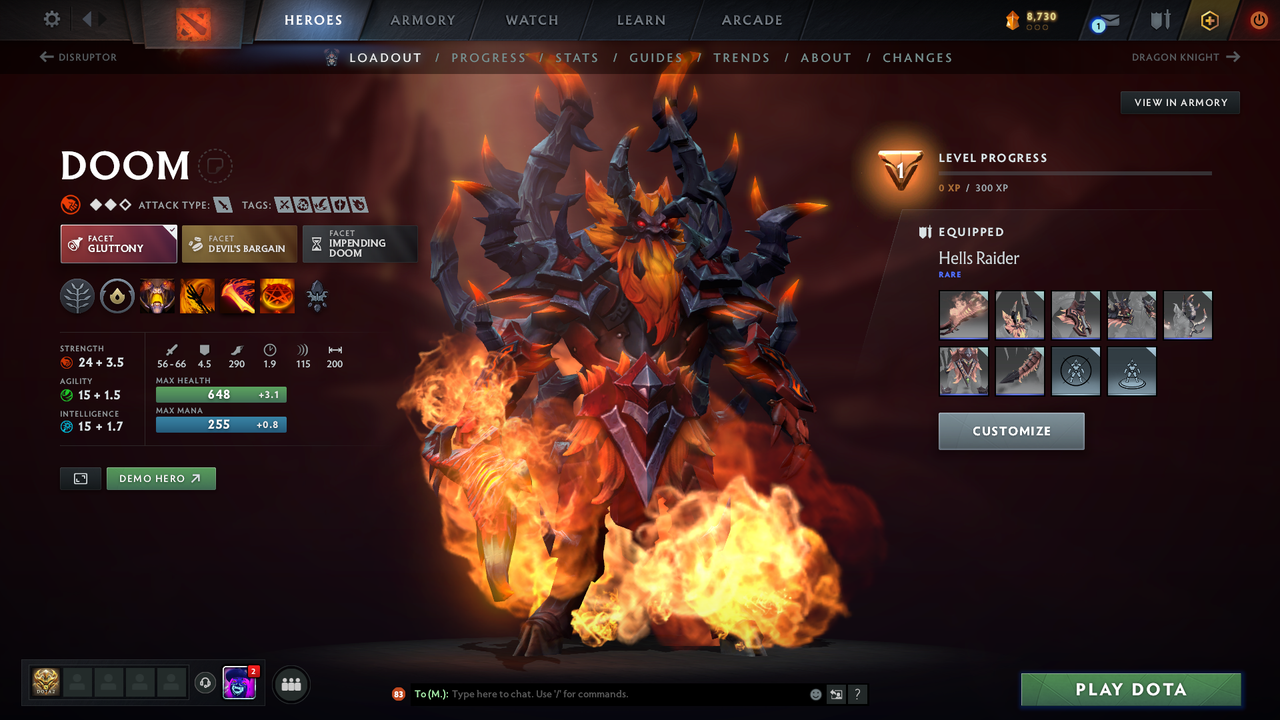Click the PLAY DOTA button
Image resolution: width=1280 pixels, height=720 pixels.
coord(1130,689)
